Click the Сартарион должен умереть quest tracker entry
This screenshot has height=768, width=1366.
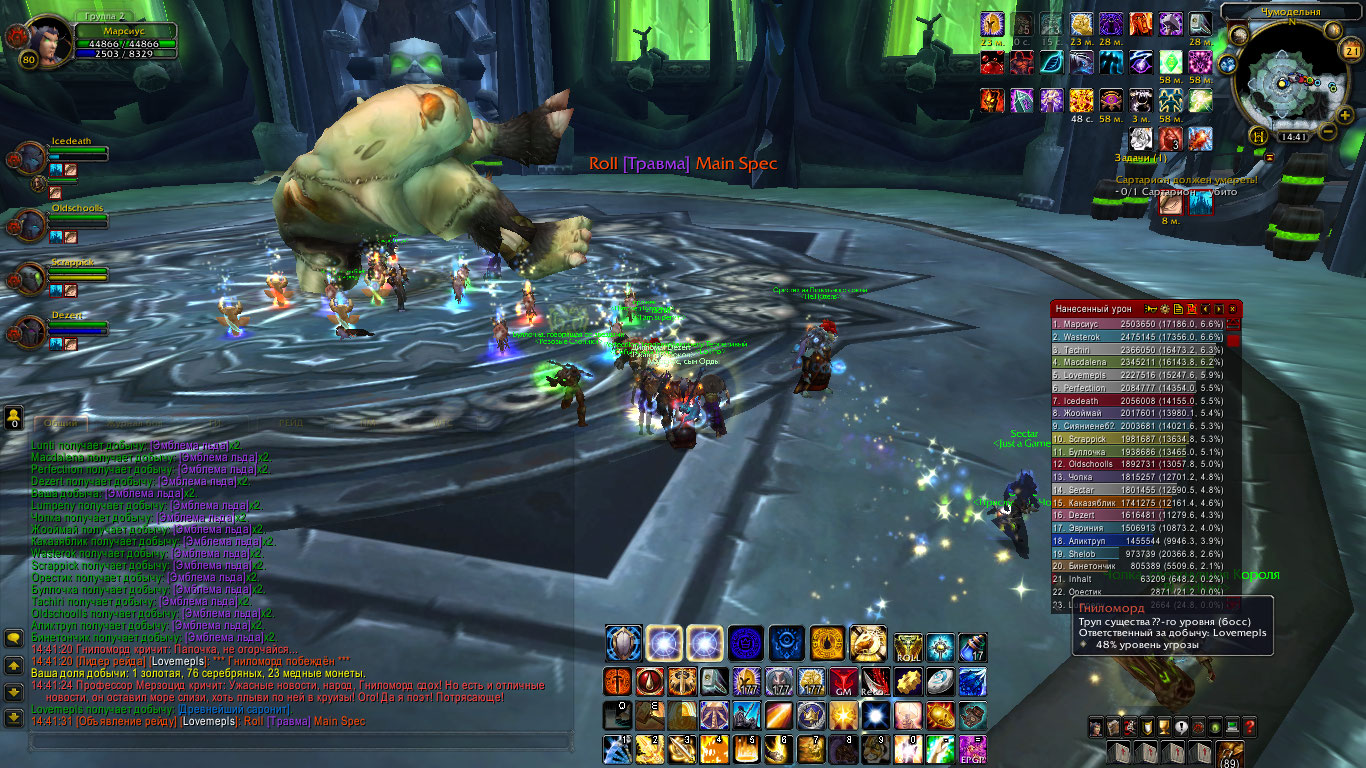click(1177, 181)
